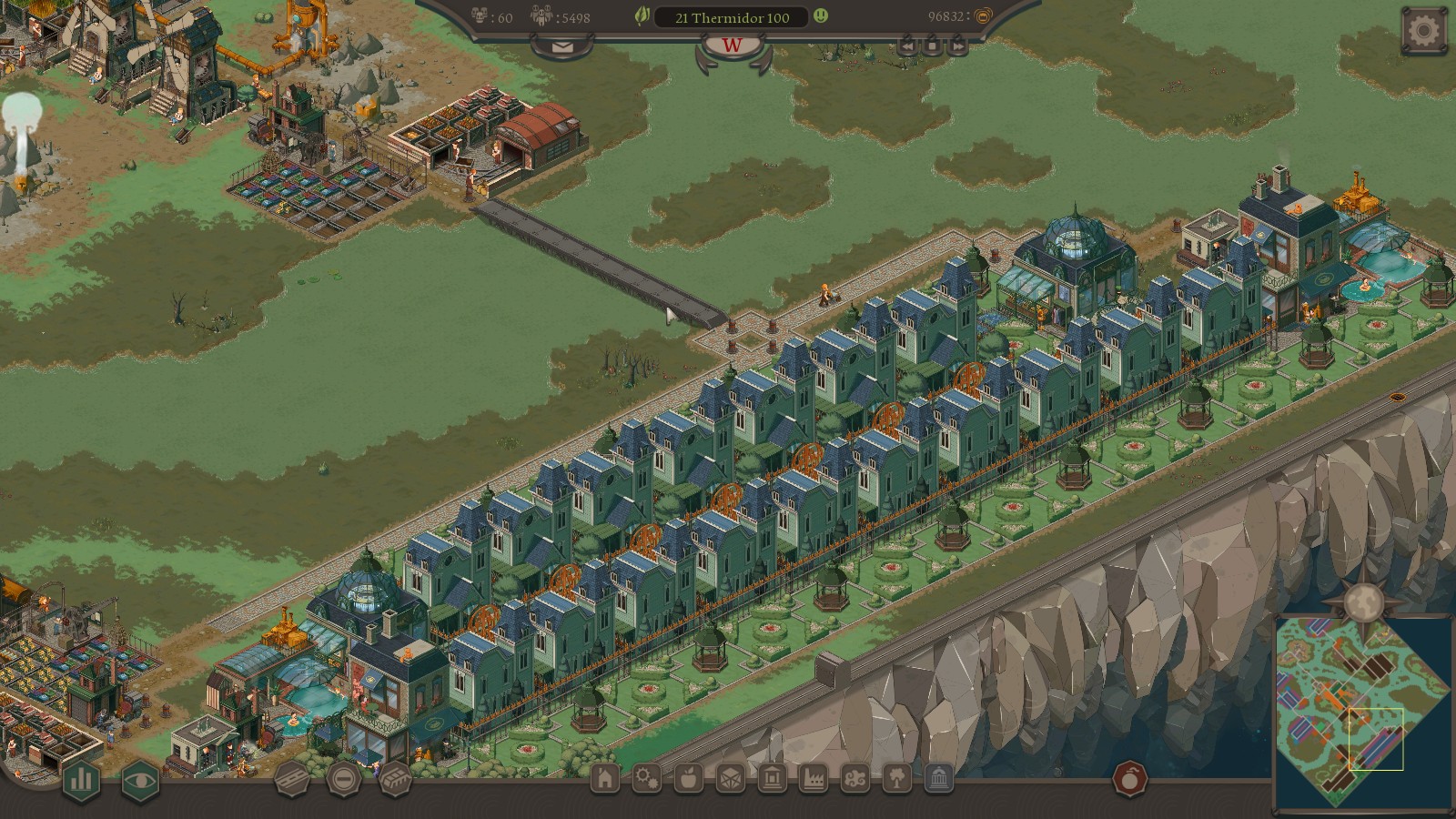Open the tree decoration build category
Image resolution: width=1456 pixels, height=819 pixels.
click(x=896, y=778)
